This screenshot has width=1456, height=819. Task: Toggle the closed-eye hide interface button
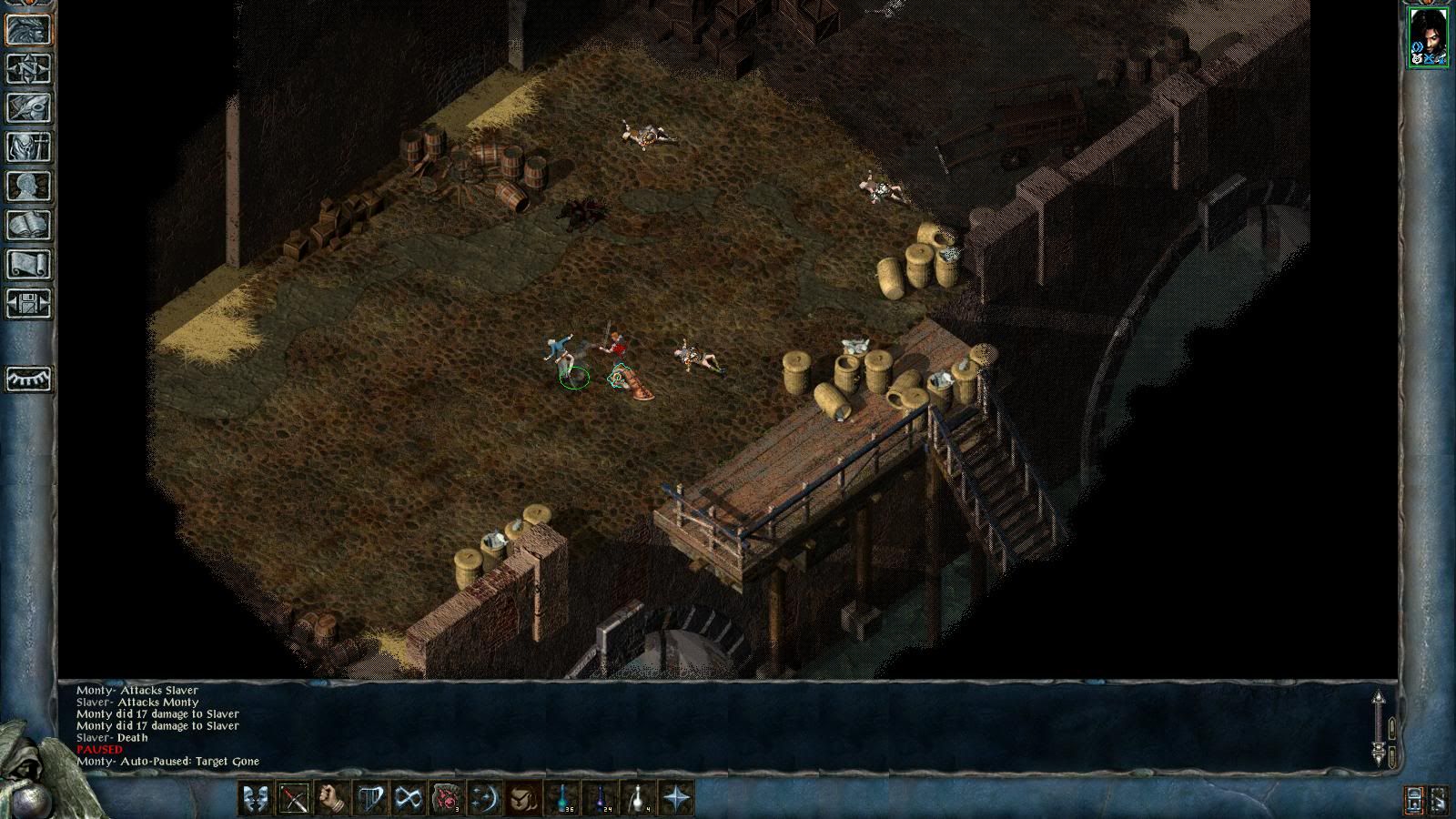point(29,379)
